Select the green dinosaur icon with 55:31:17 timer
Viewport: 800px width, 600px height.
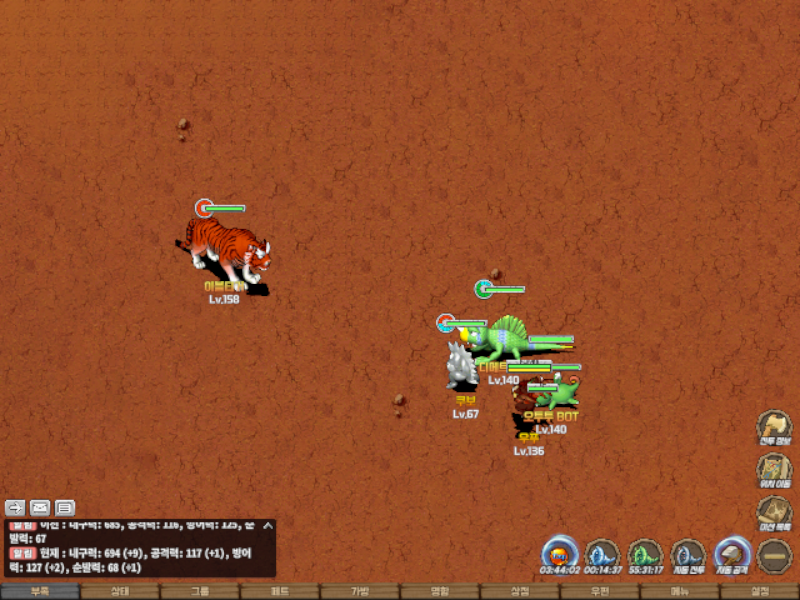coord(646,555)
